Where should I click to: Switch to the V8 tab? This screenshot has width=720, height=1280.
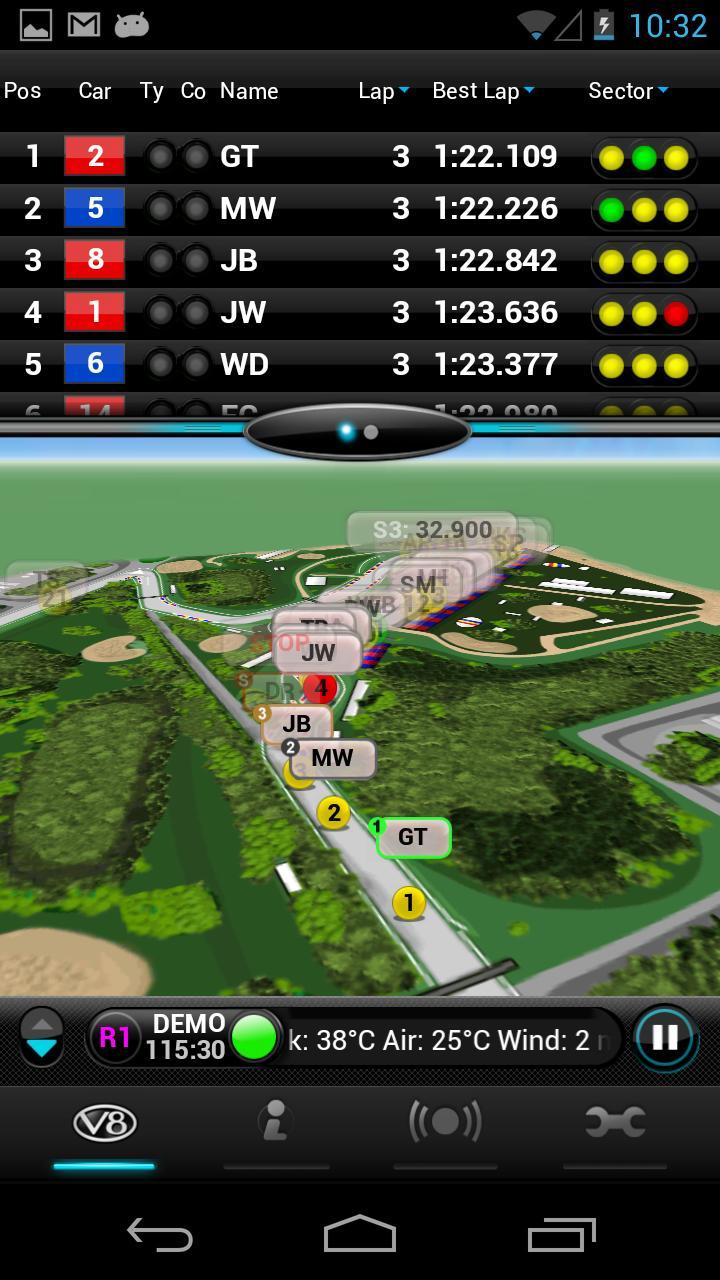point(104,1124)
